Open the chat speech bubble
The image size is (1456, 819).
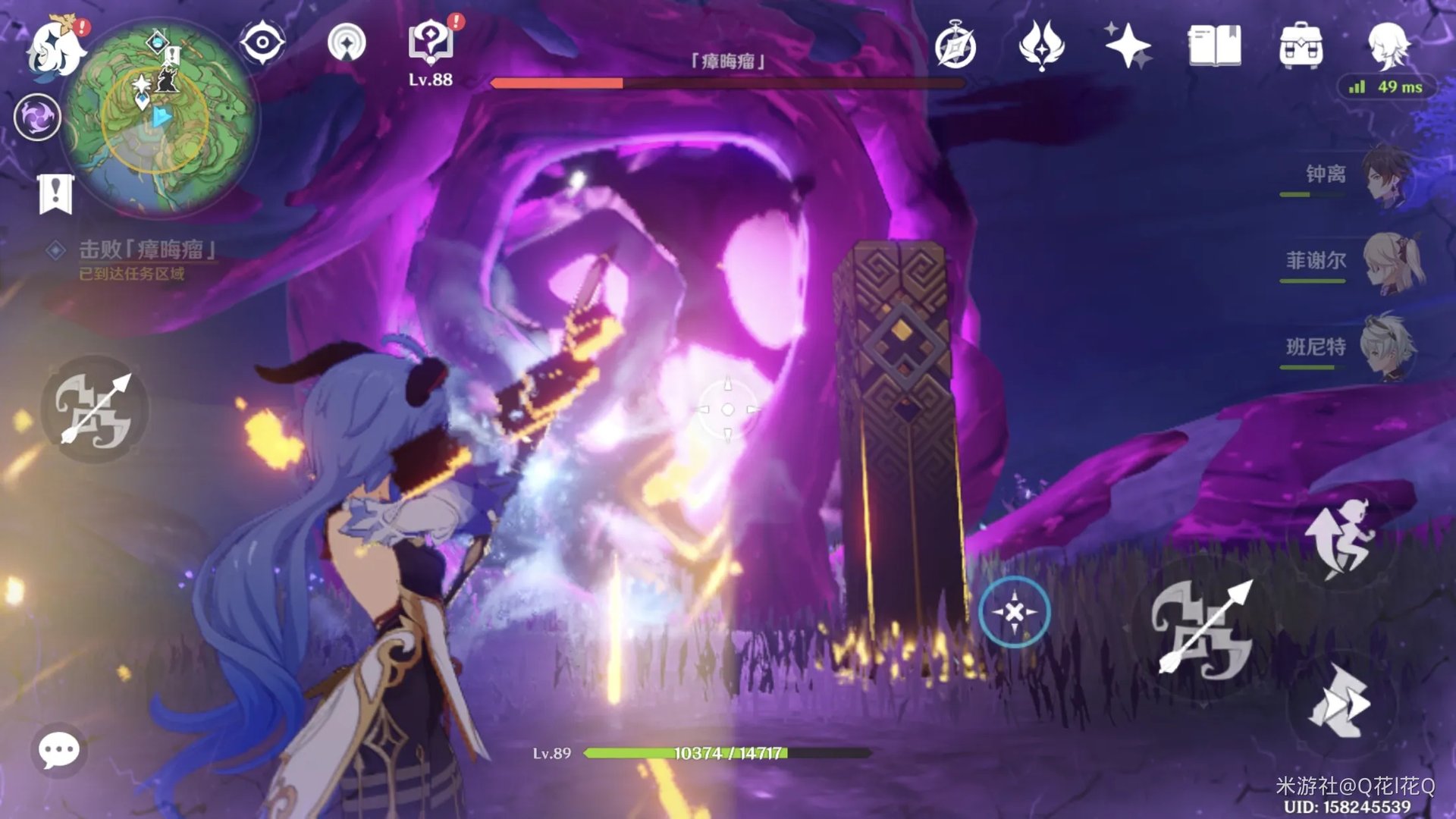tap(58, 751)
